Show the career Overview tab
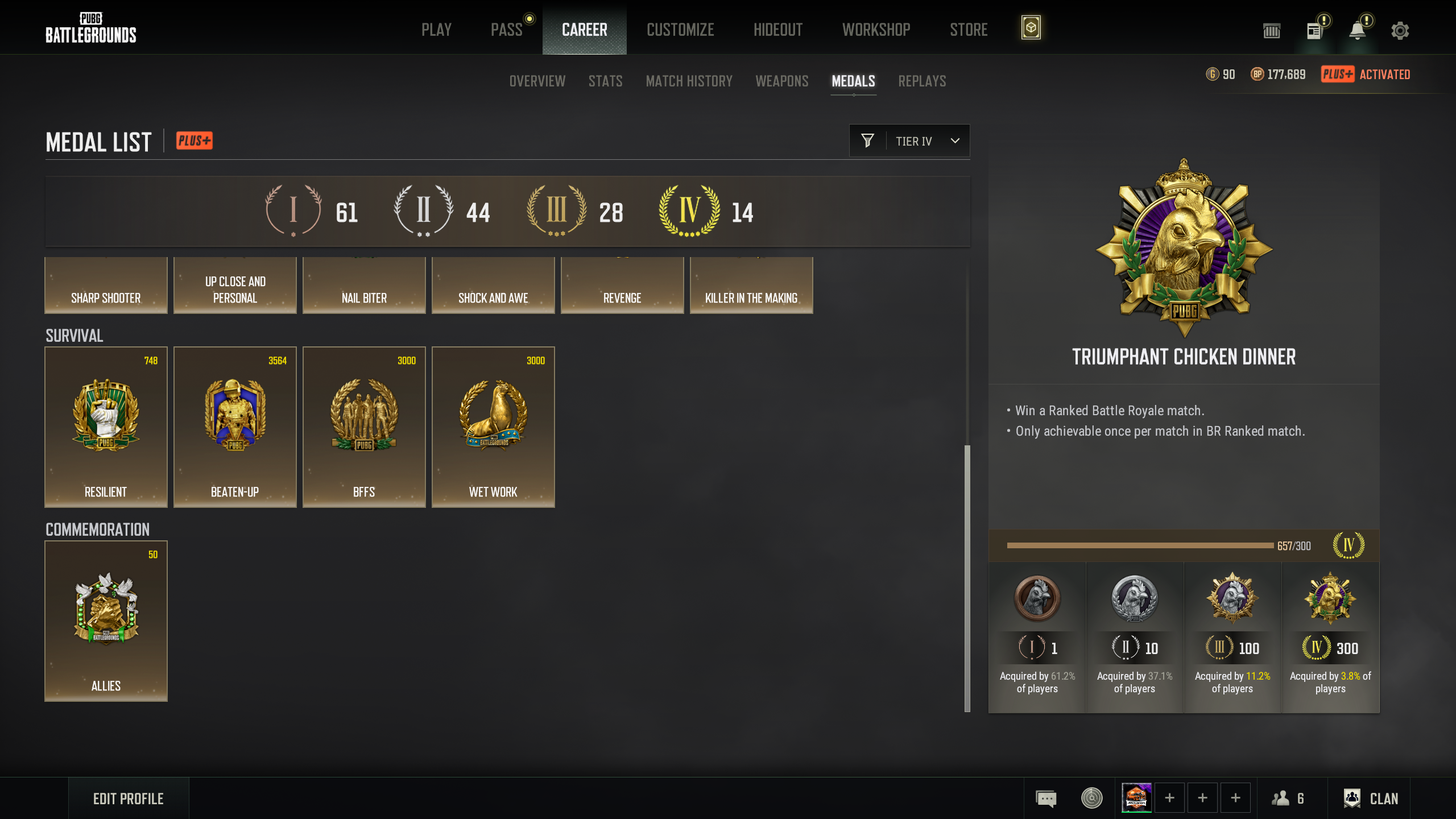Image resolution: width=1456 pixels, height=819 pixels. (537, 81)
